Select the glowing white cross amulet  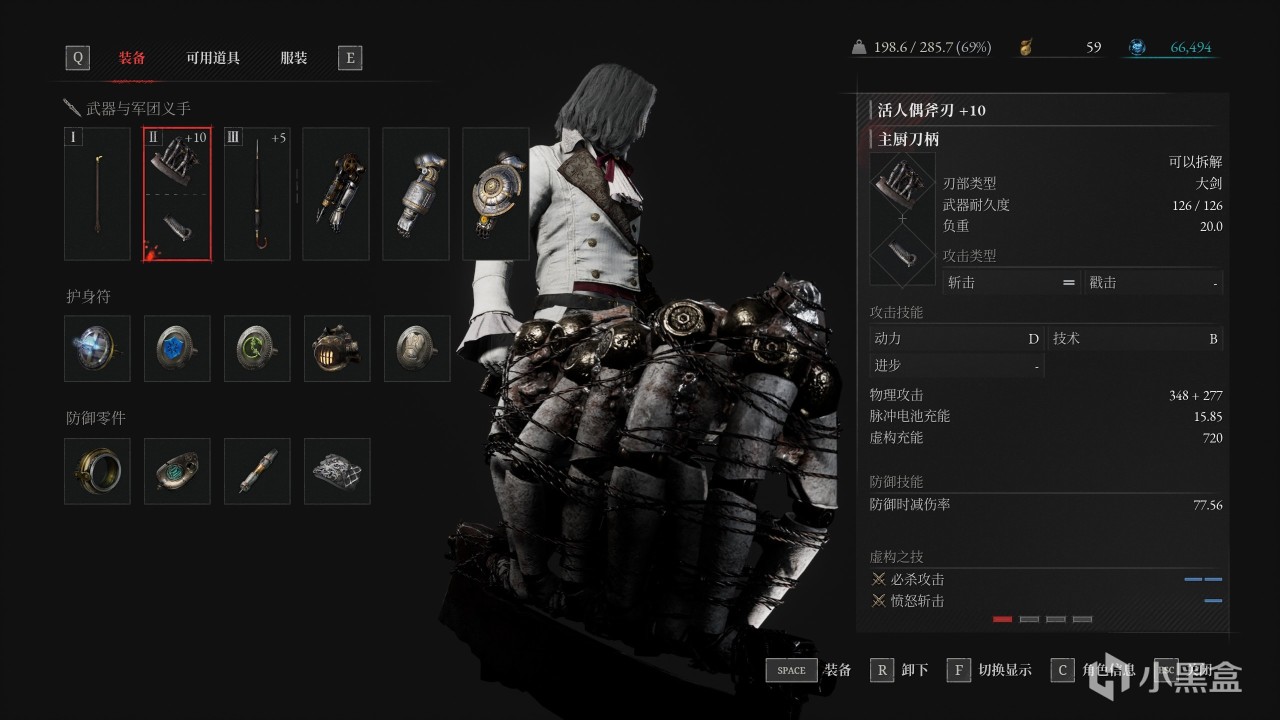[97, 349]
